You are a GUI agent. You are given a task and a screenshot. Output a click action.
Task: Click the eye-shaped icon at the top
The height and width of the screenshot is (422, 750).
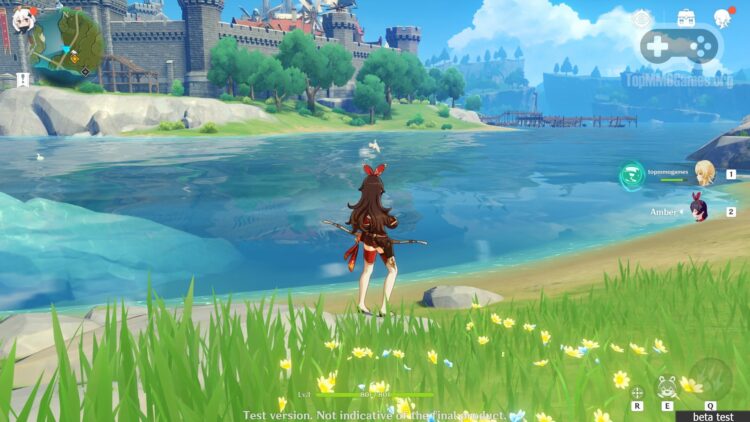641,19
